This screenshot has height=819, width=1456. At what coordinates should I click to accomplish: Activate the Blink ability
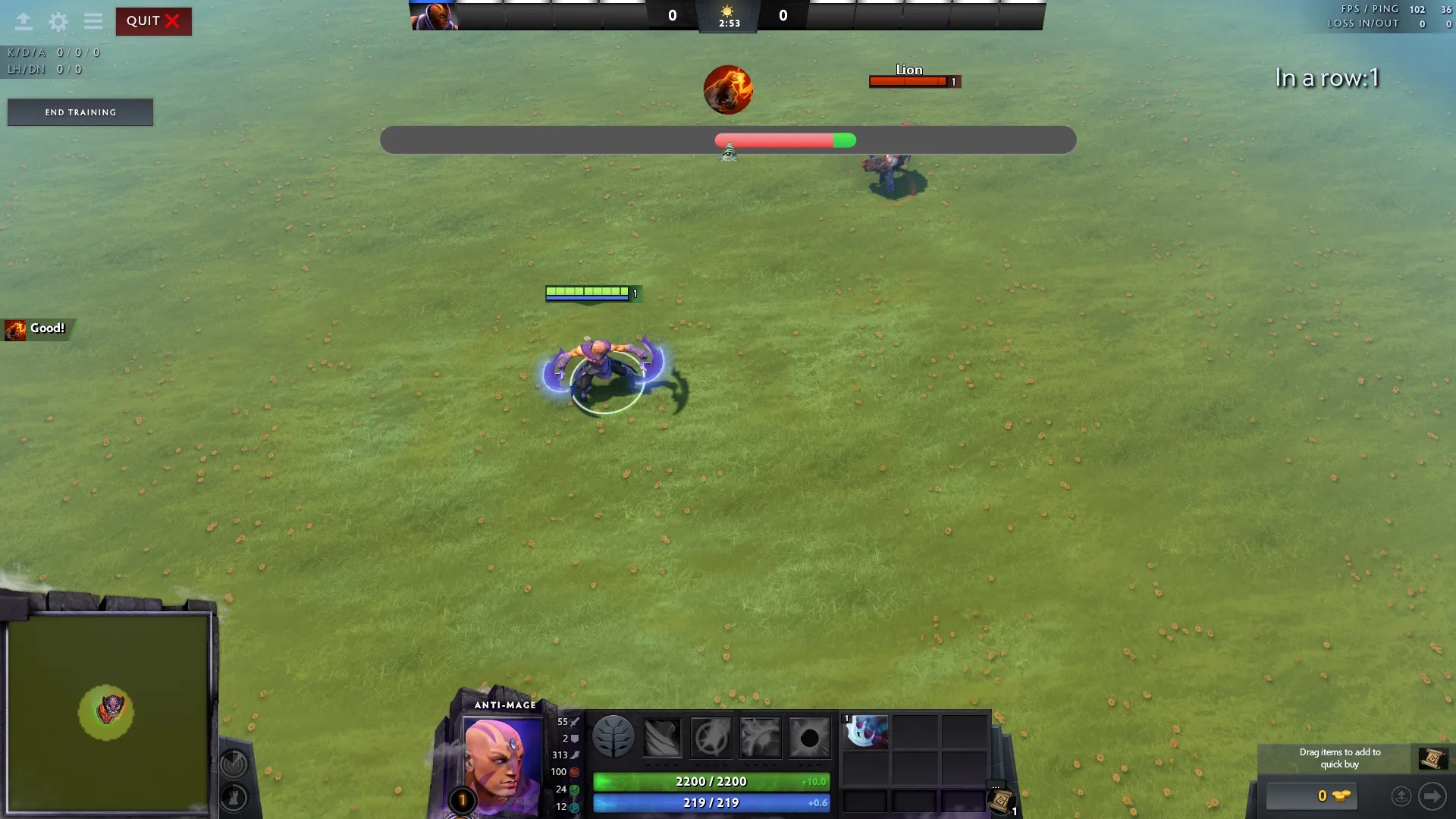pyautogui.click(x=711, y=736)
